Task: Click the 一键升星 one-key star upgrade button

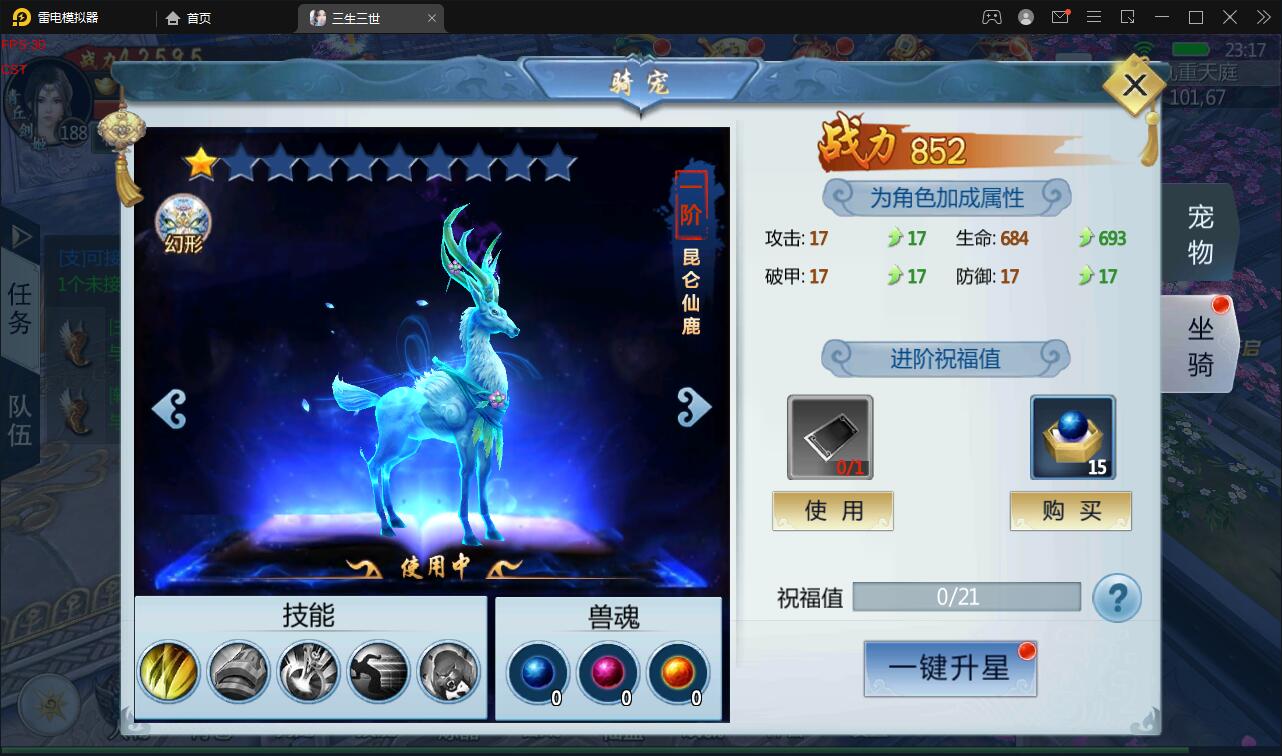Action: [x=949, y=668]
